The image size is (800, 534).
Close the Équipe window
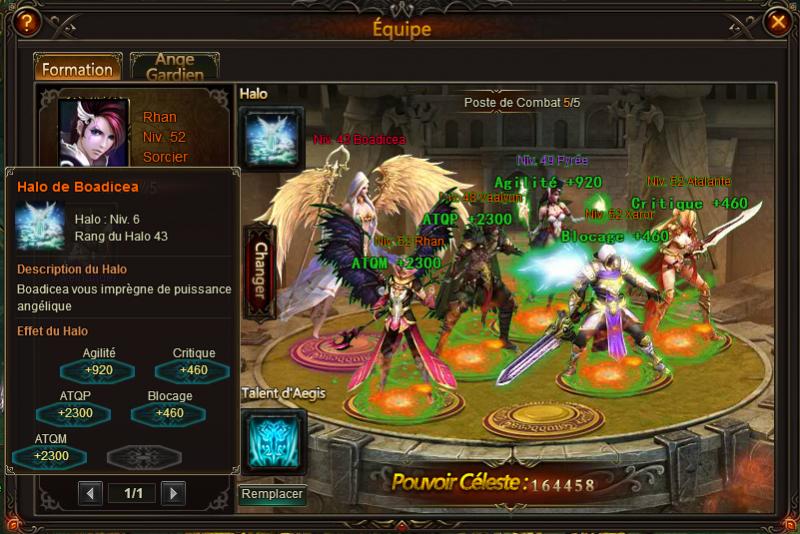tap(777, 19)
